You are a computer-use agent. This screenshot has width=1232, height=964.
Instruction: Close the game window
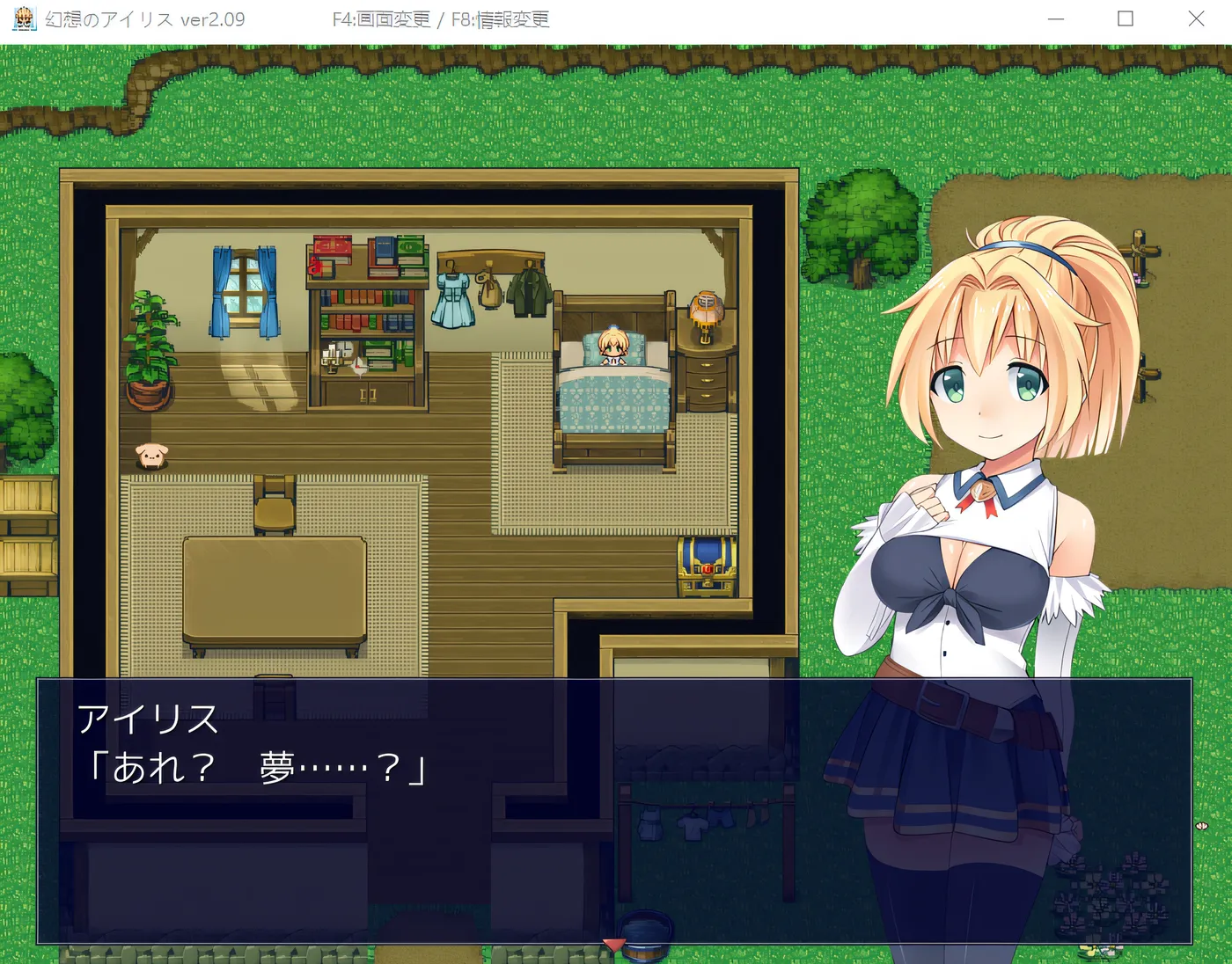[x=1195, y=19]
